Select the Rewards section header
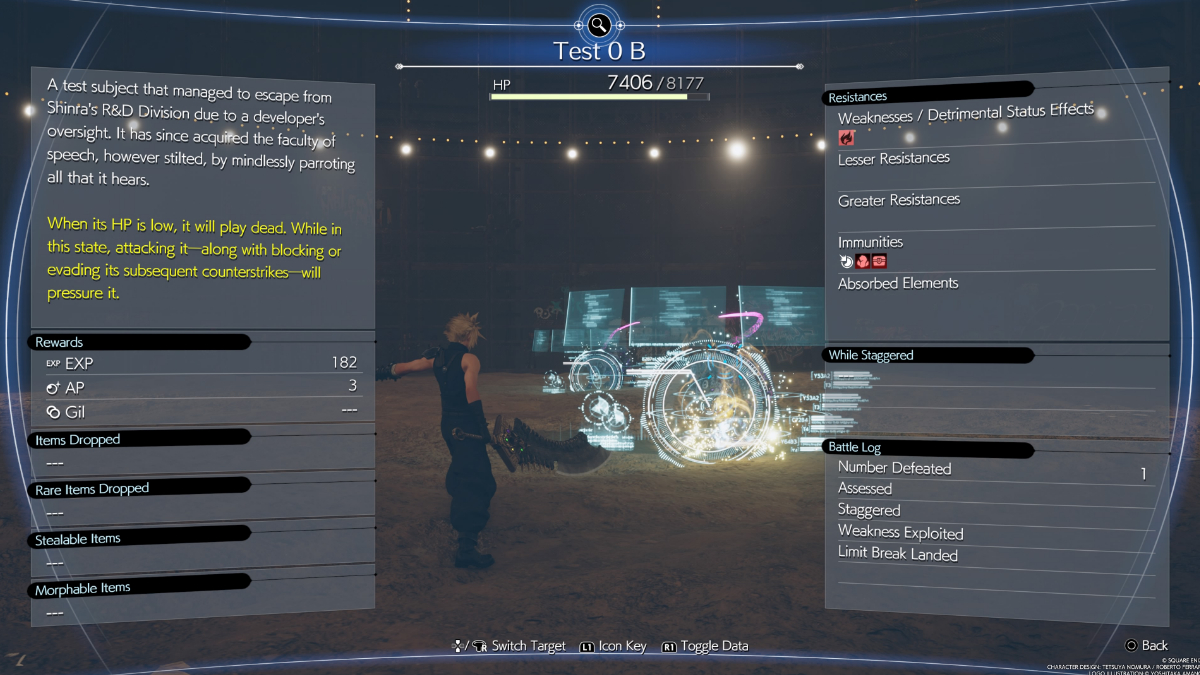The image size is (1200, 675). pyautogui.click(x=60, y=342)
